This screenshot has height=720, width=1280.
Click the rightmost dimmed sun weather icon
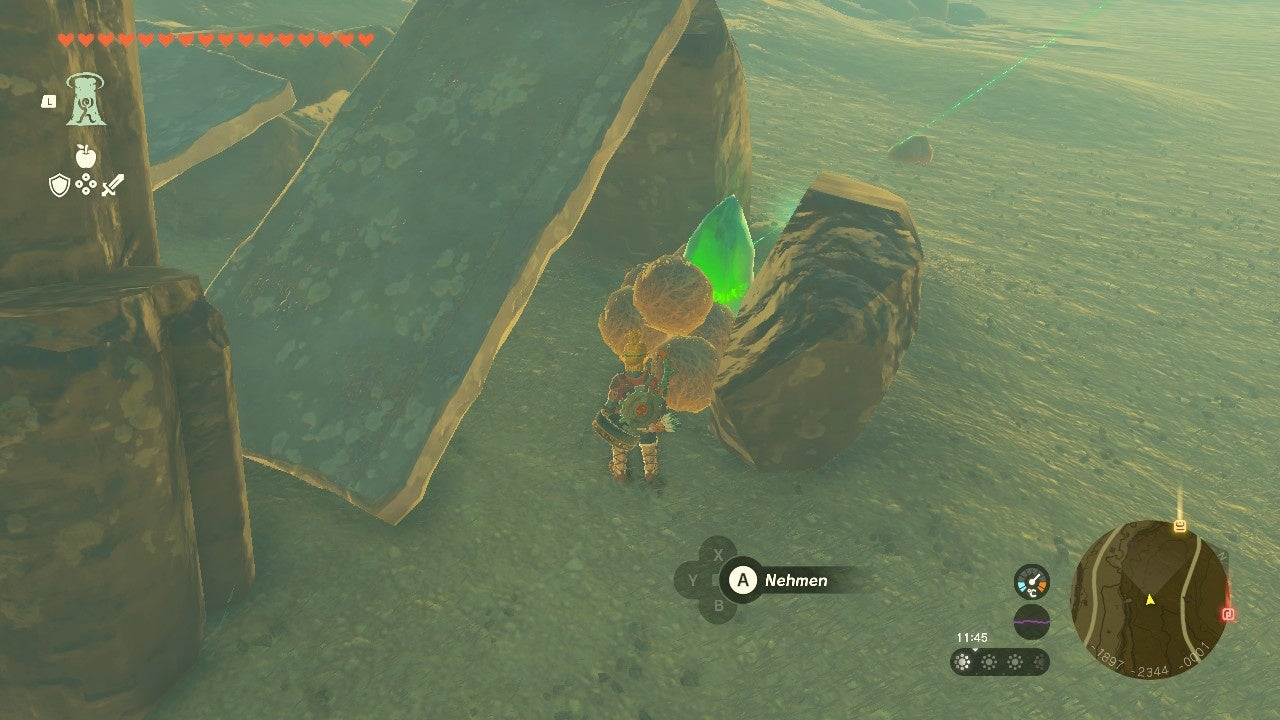pyautogui.click(x=1039, y=662)
